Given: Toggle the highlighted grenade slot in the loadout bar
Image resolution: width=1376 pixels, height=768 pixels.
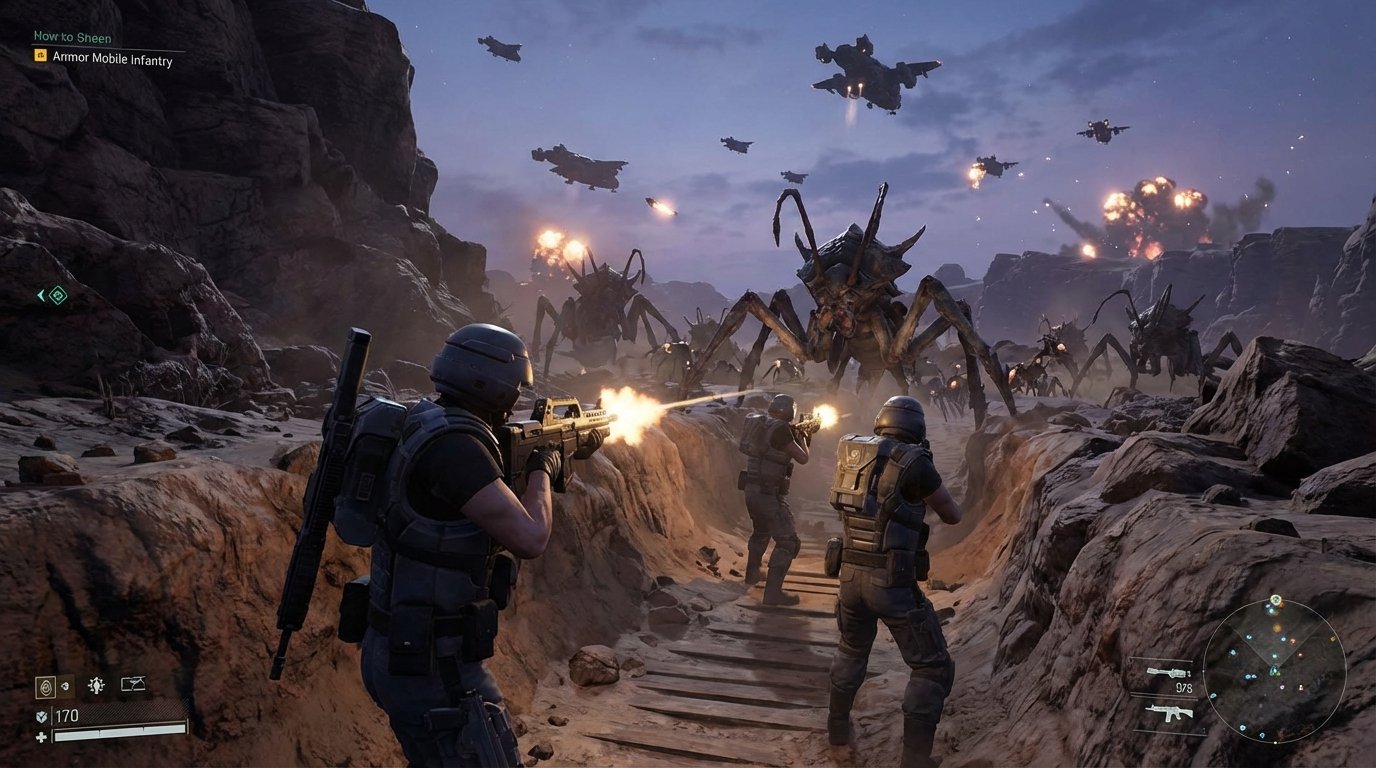Looking at the screenshot, I should click(x=46, y=687).
